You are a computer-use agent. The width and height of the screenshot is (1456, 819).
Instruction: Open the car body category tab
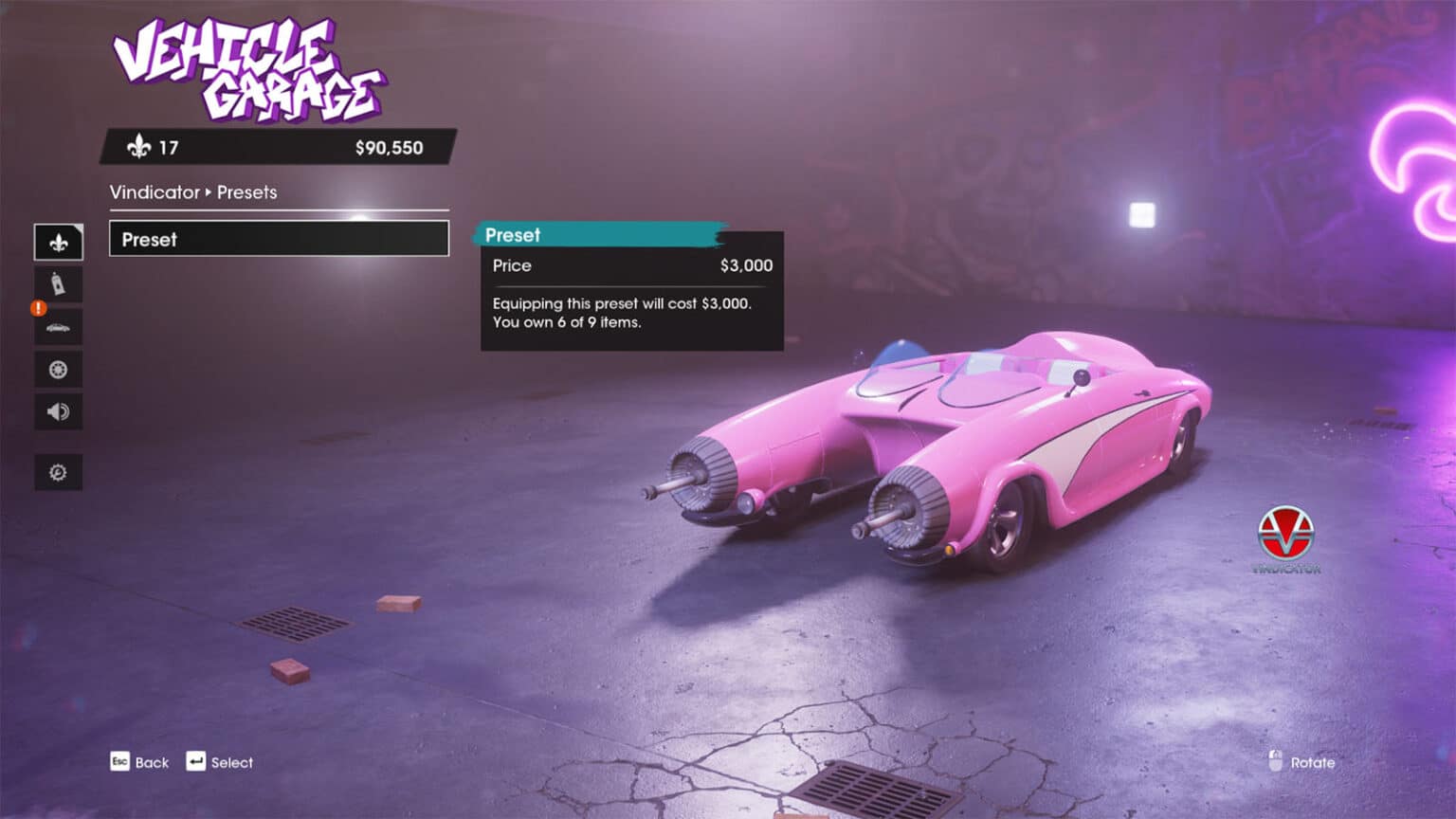pos(59,327)
